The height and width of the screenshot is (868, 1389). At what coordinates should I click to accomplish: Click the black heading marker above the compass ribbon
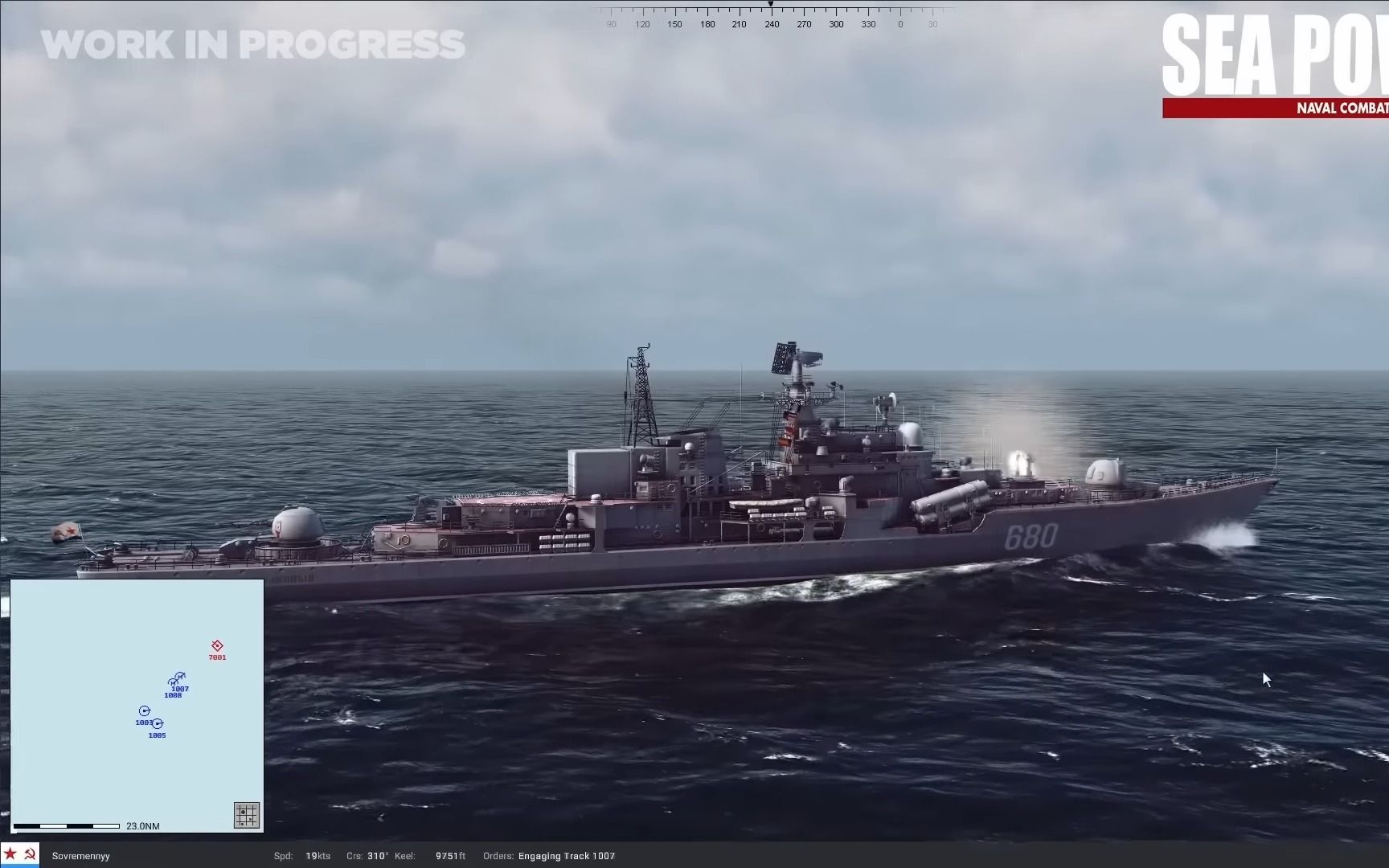[771, 4]
